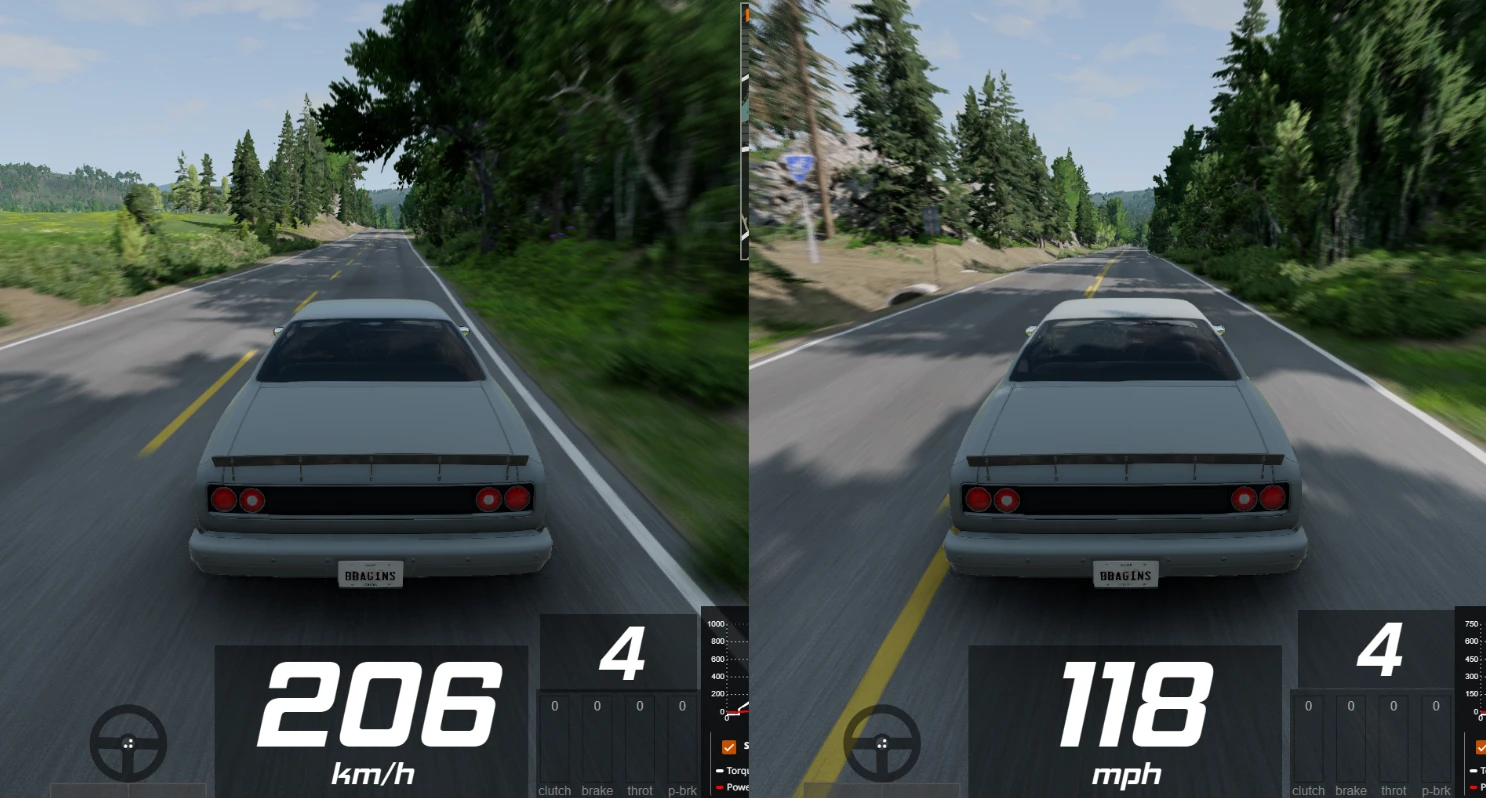Click the Torque legend marker on the right graph
1486x798 pixels.
point(1474,770)
